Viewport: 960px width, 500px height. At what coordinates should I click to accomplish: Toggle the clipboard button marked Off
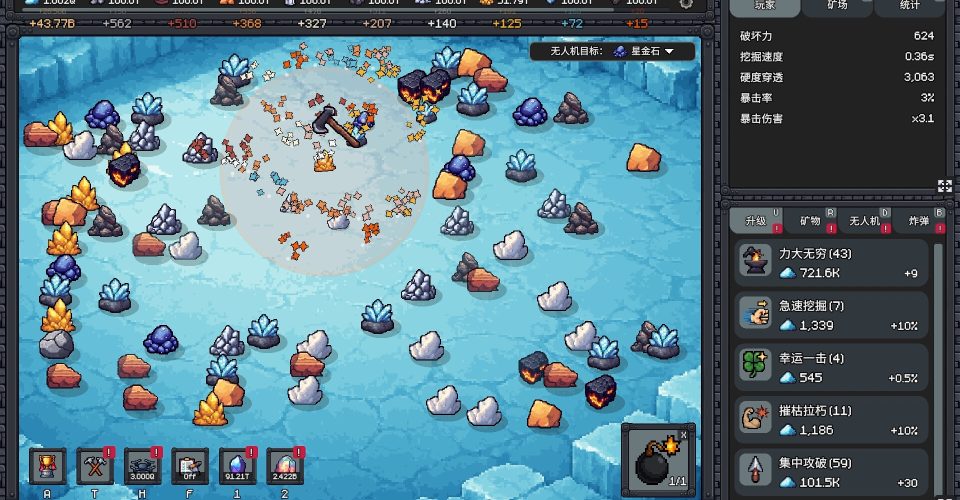190,465
